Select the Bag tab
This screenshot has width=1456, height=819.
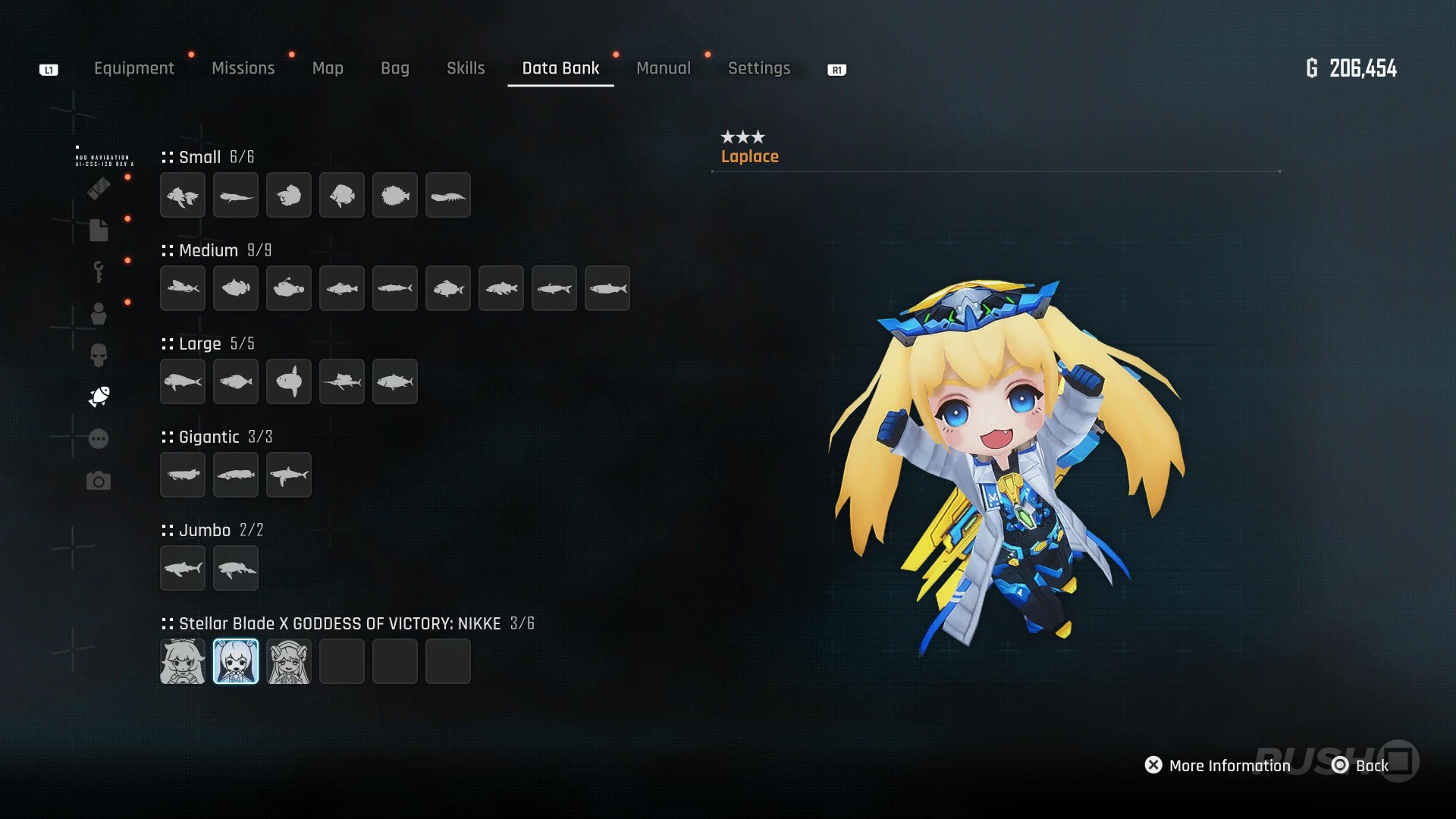(394, 68)
